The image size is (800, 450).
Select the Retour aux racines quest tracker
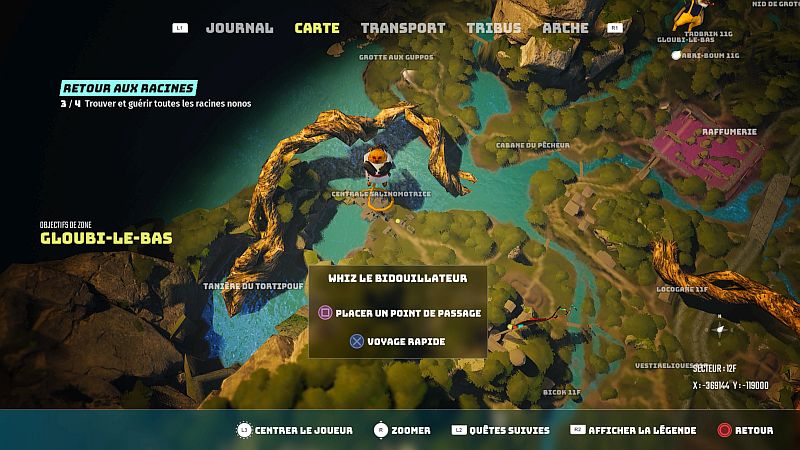click(128, 88)
